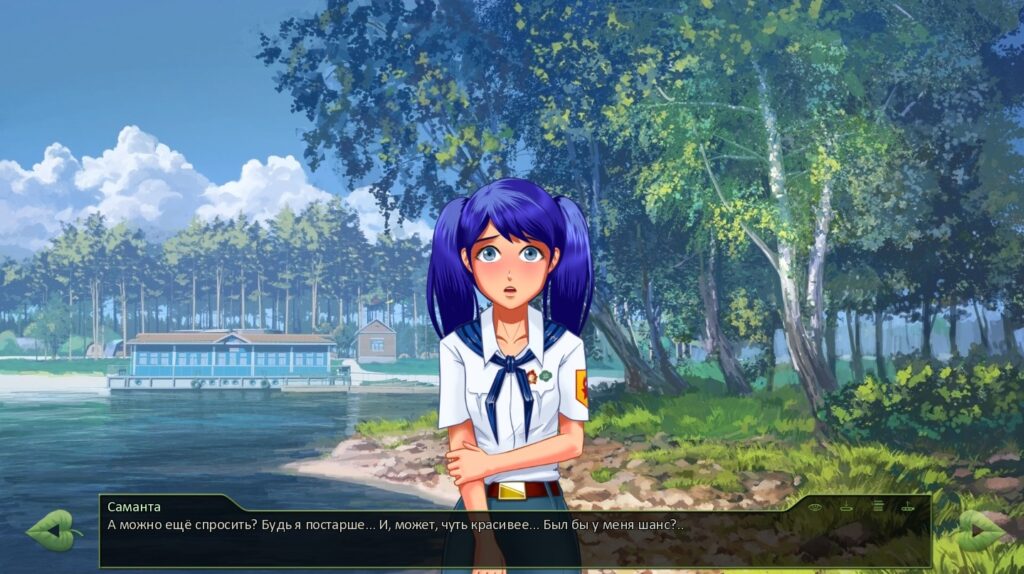The height and width of the screenshot is (574, 1024).
Task: Open the save menu with the down-arrow icon
Action: [846, 507]
